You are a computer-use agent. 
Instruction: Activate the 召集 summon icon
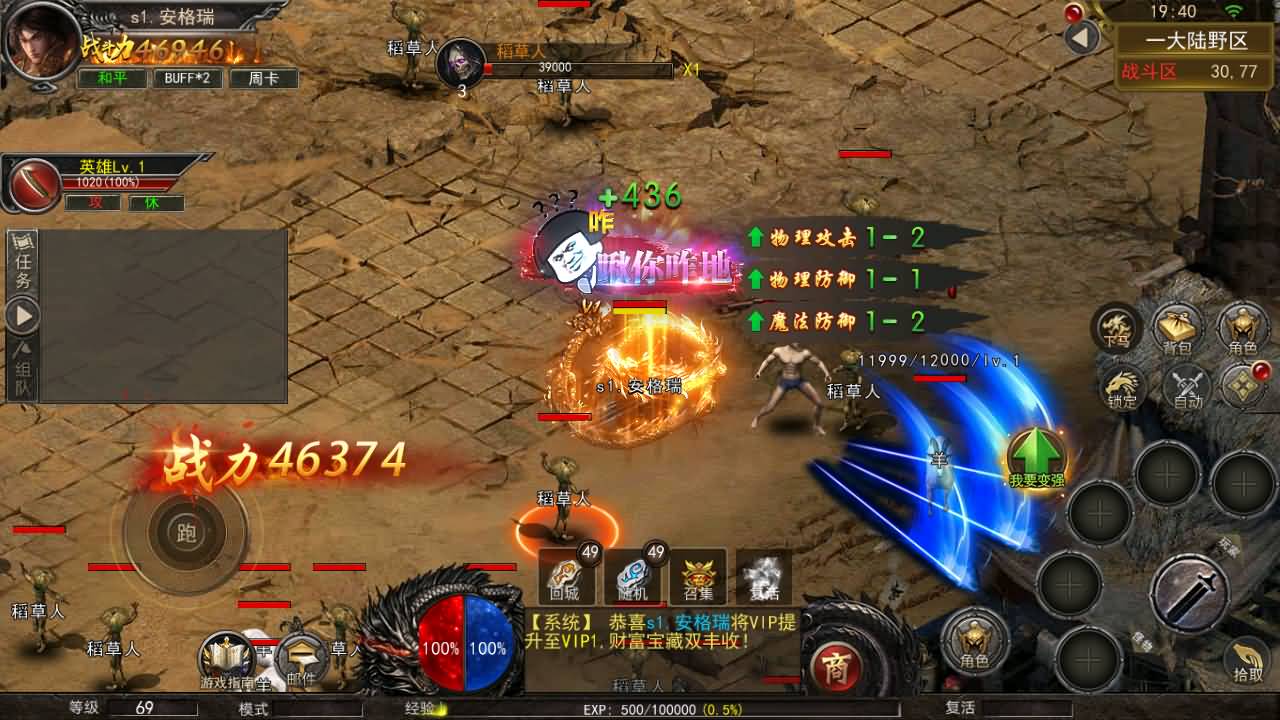coord(698,577)
